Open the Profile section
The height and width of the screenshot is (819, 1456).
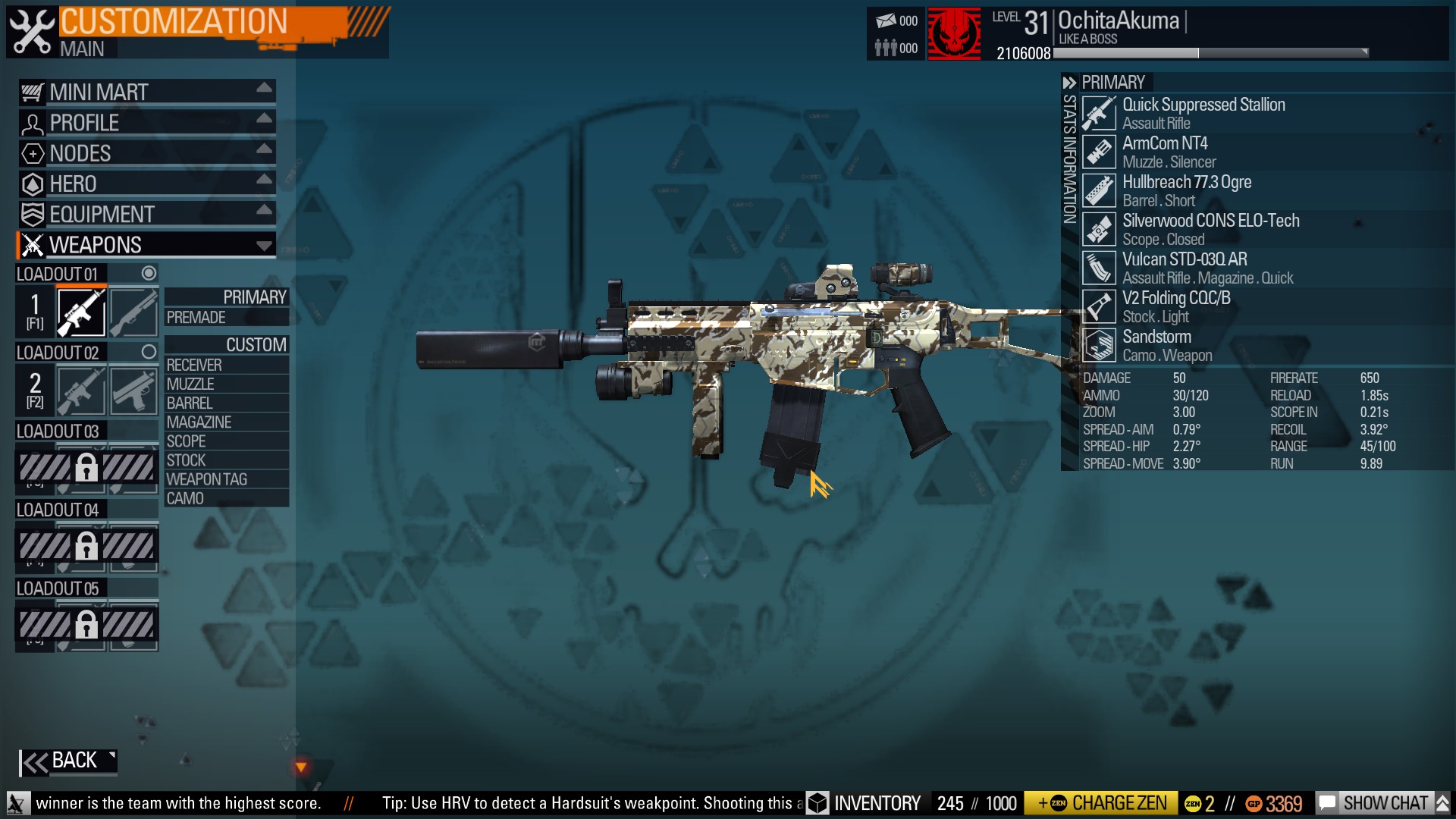coord(146,123)
